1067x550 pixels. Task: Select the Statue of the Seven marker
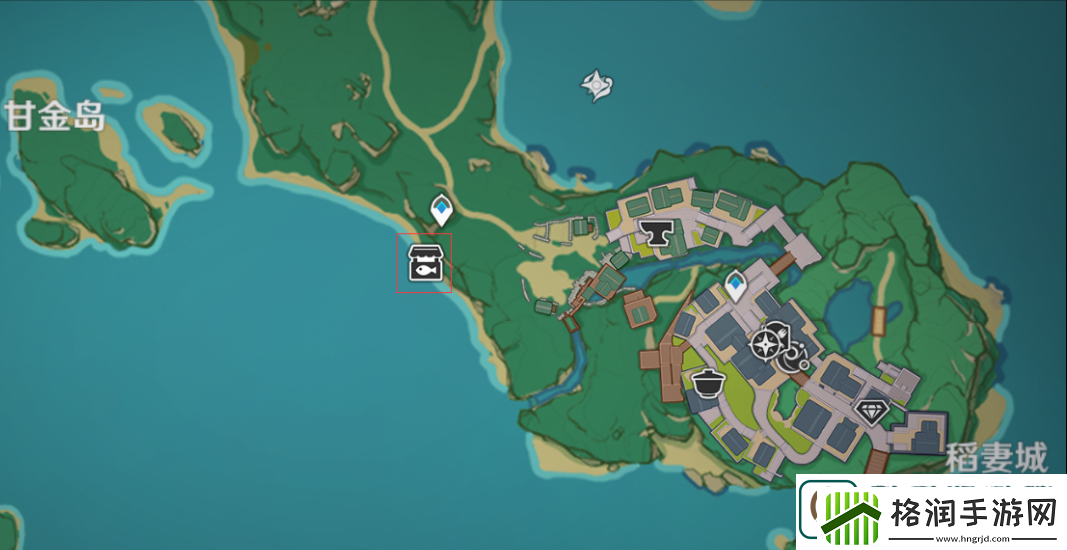597,85
